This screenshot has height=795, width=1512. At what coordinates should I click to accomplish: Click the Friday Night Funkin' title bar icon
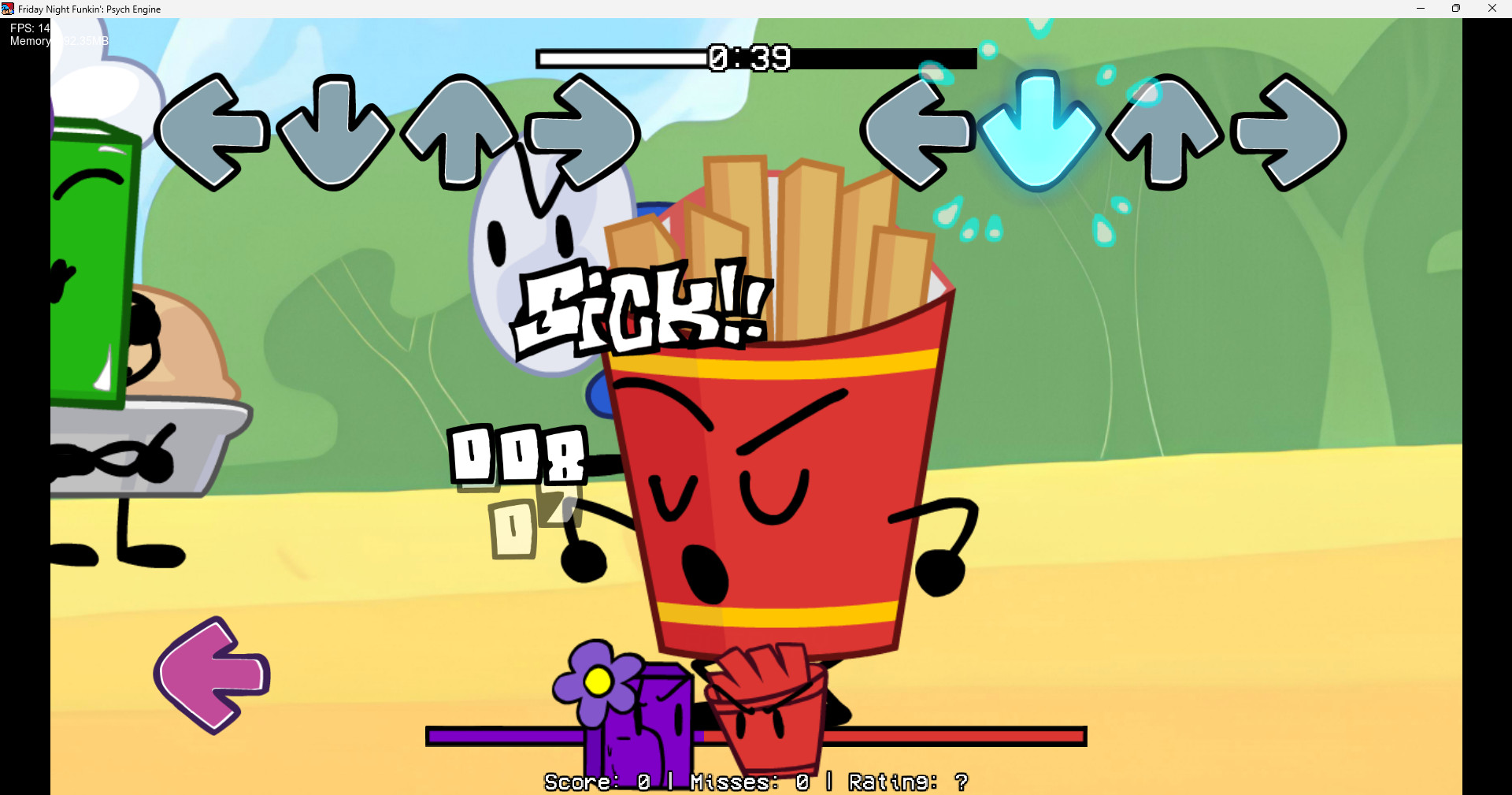7,9
